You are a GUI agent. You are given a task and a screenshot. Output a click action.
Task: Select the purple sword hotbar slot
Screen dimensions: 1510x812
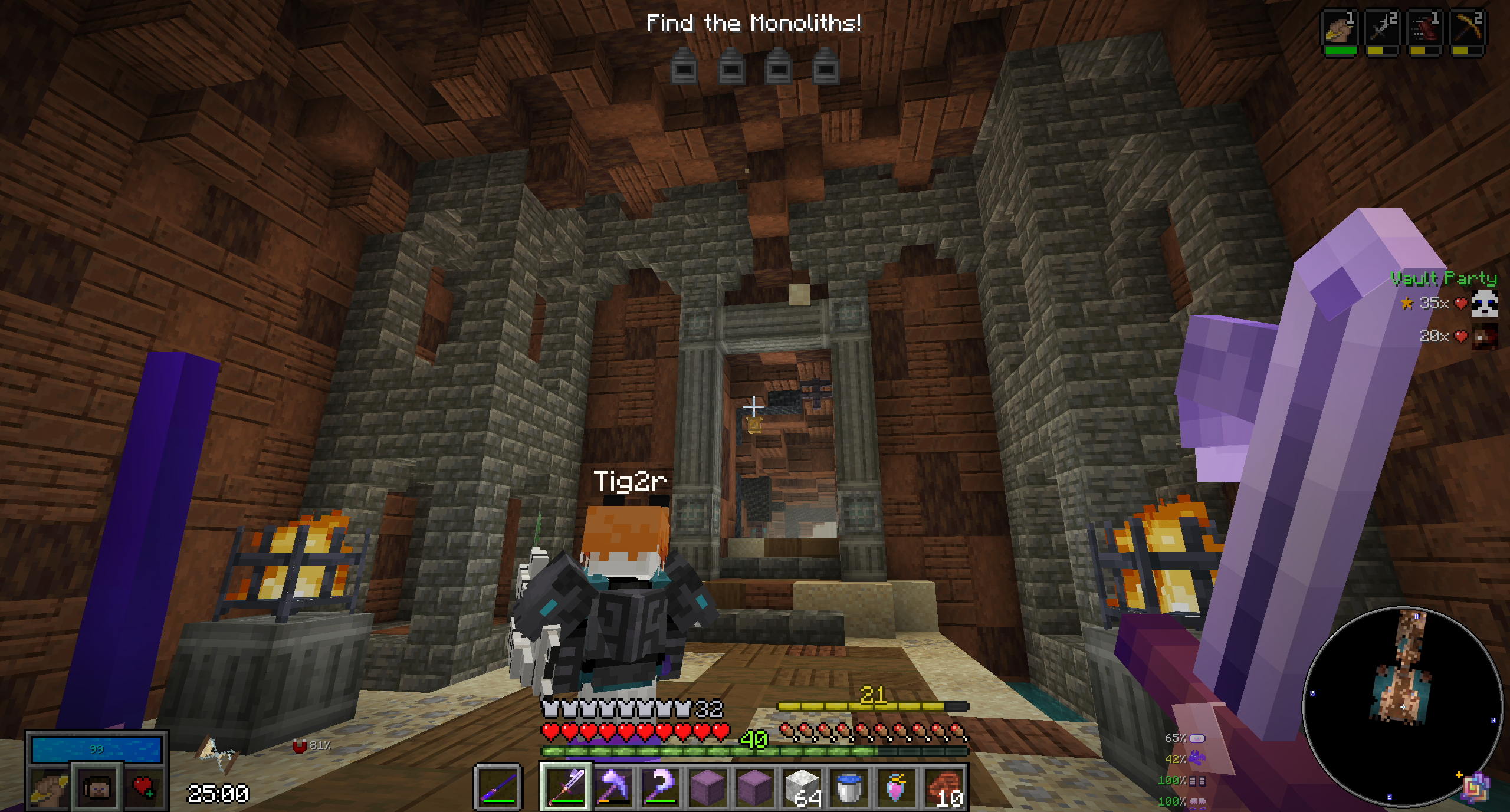click(x=565, y=787)
